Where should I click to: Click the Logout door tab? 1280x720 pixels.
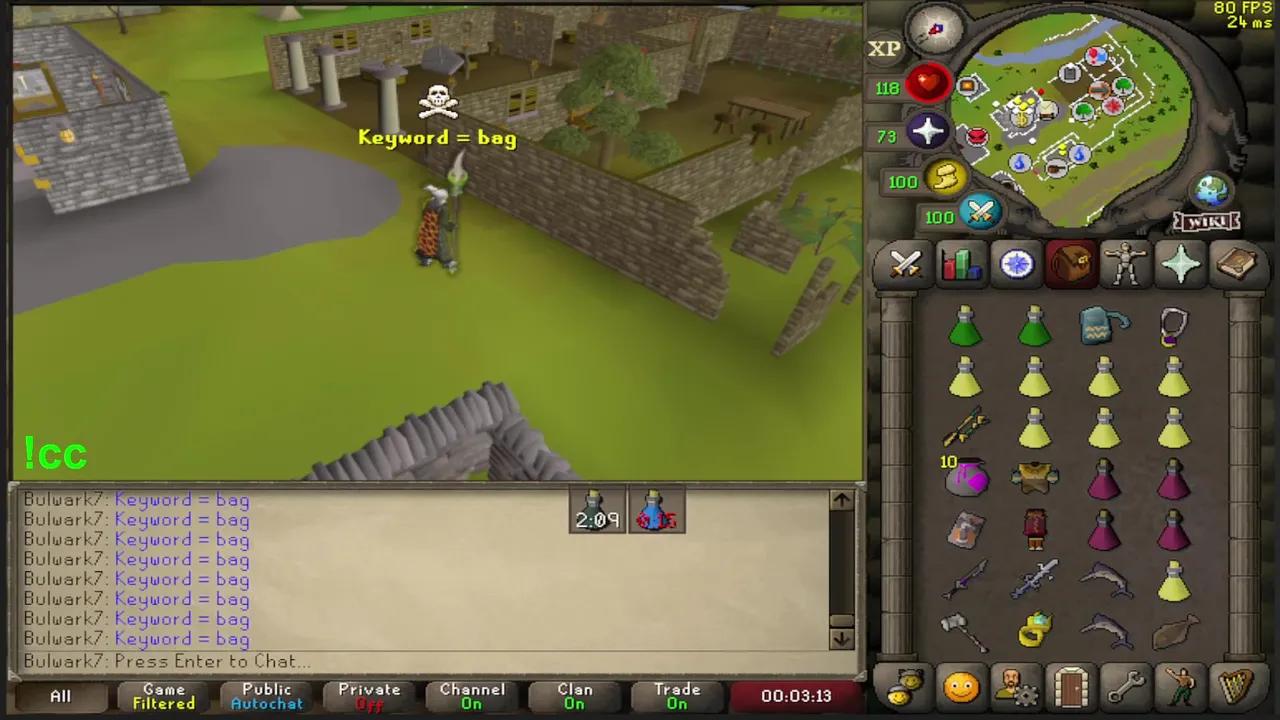1070,688
